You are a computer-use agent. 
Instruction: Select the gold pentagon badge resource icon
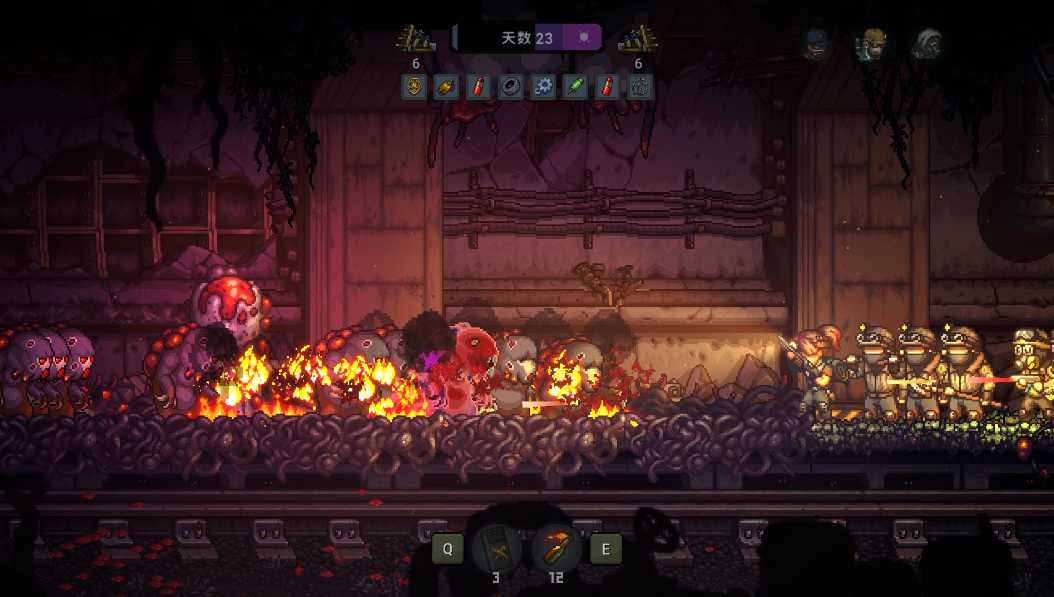click(x=414, y=87)
